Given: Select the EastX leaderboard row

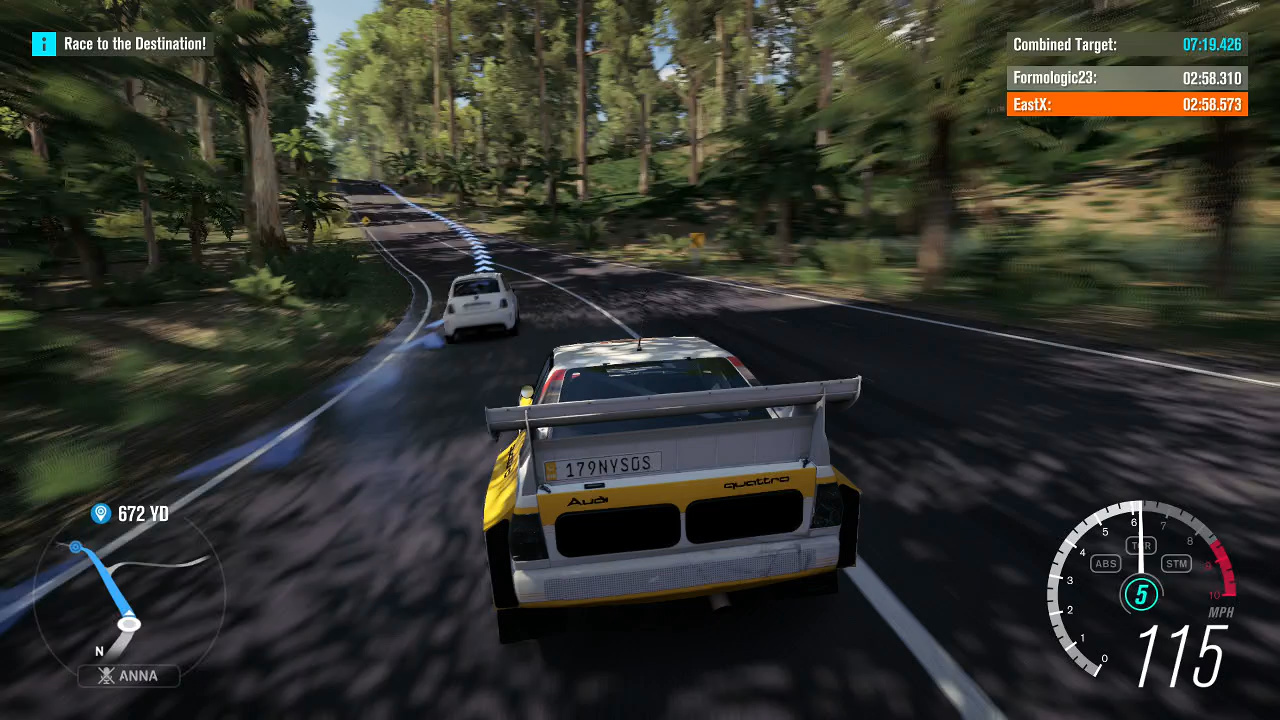Looking at the screenshot, I should click(x=1127, y=104).
